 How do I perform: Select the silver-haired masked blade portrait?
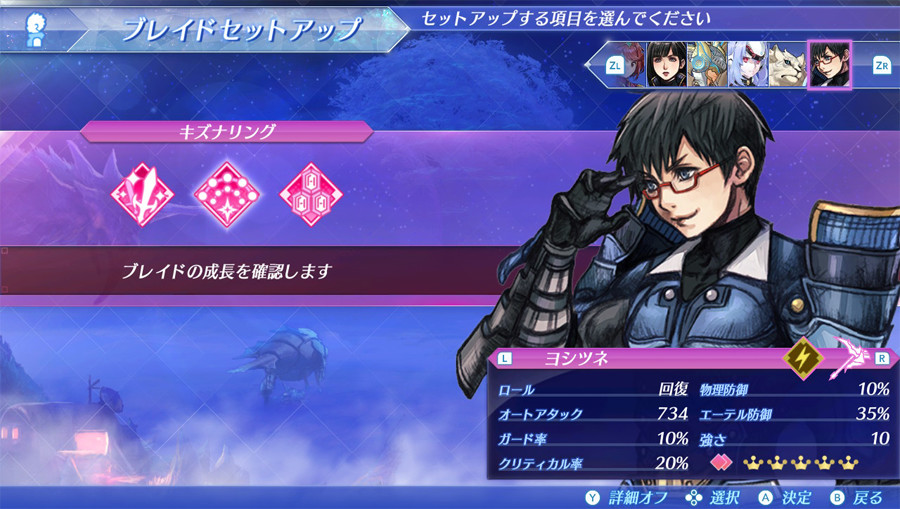point(747,64)
